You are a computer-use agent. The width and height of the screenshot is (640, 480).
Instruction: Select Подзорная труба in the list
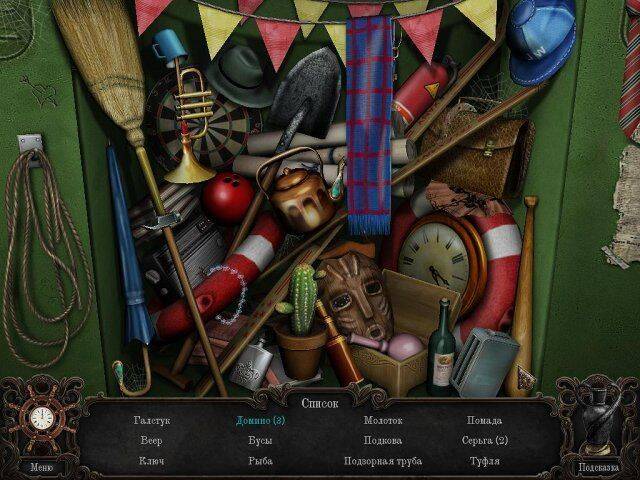coord(382,461)
